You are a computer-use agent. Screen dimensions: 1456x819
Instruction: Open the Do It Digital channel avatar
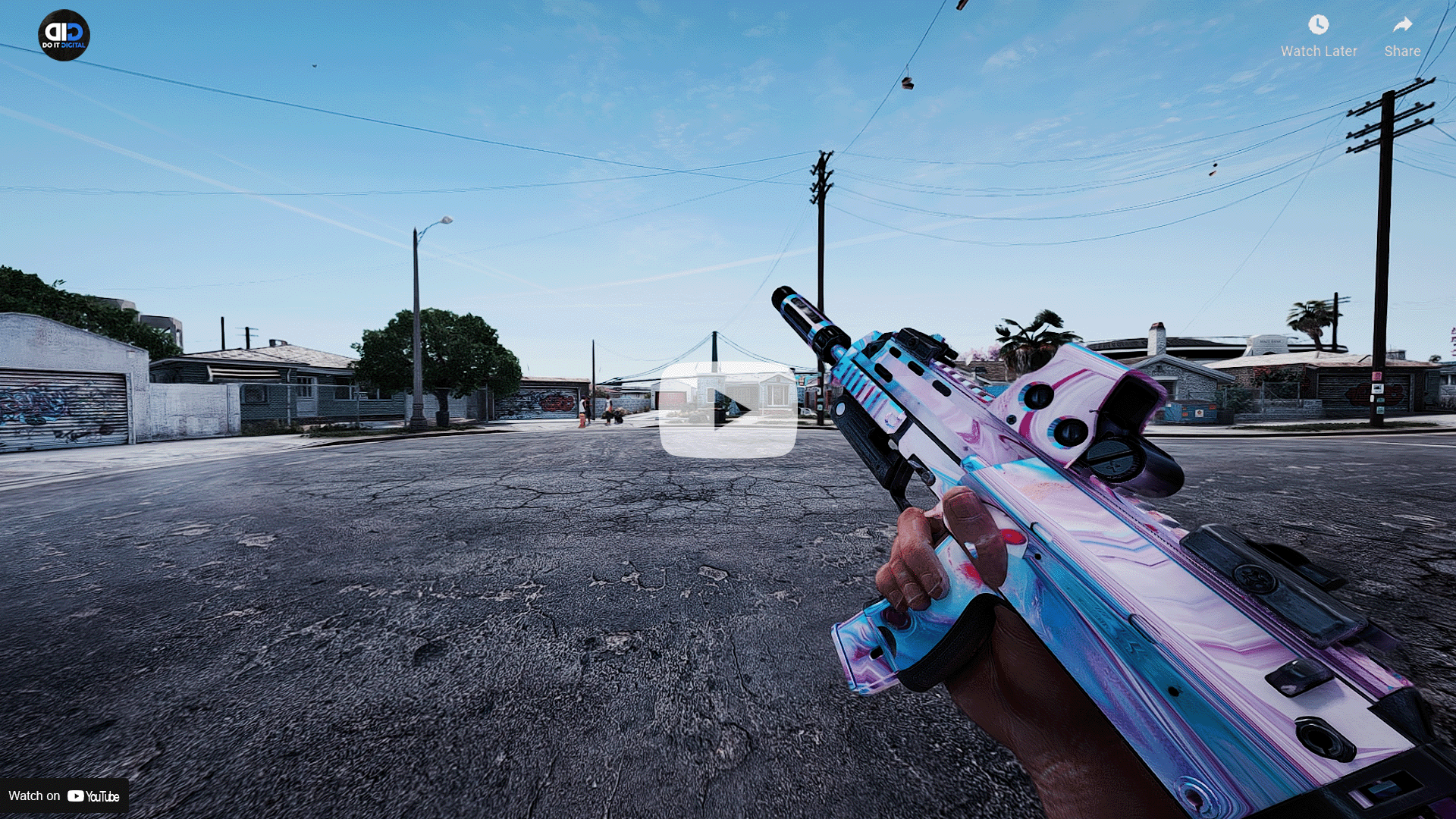pyautogui.click(x=64, y=33)
